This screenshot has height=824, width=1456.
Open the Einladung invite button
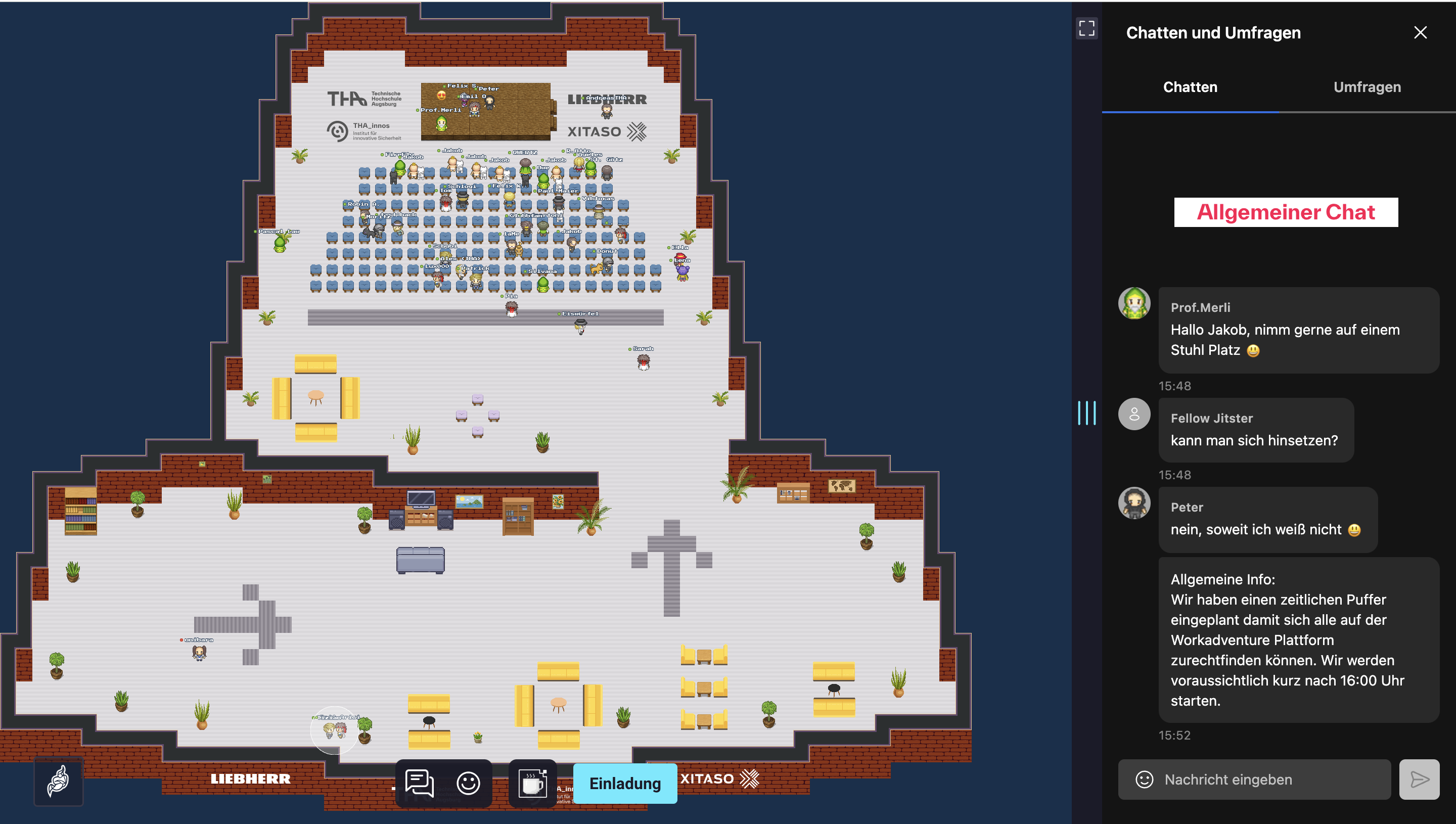(x=625, y=783)
